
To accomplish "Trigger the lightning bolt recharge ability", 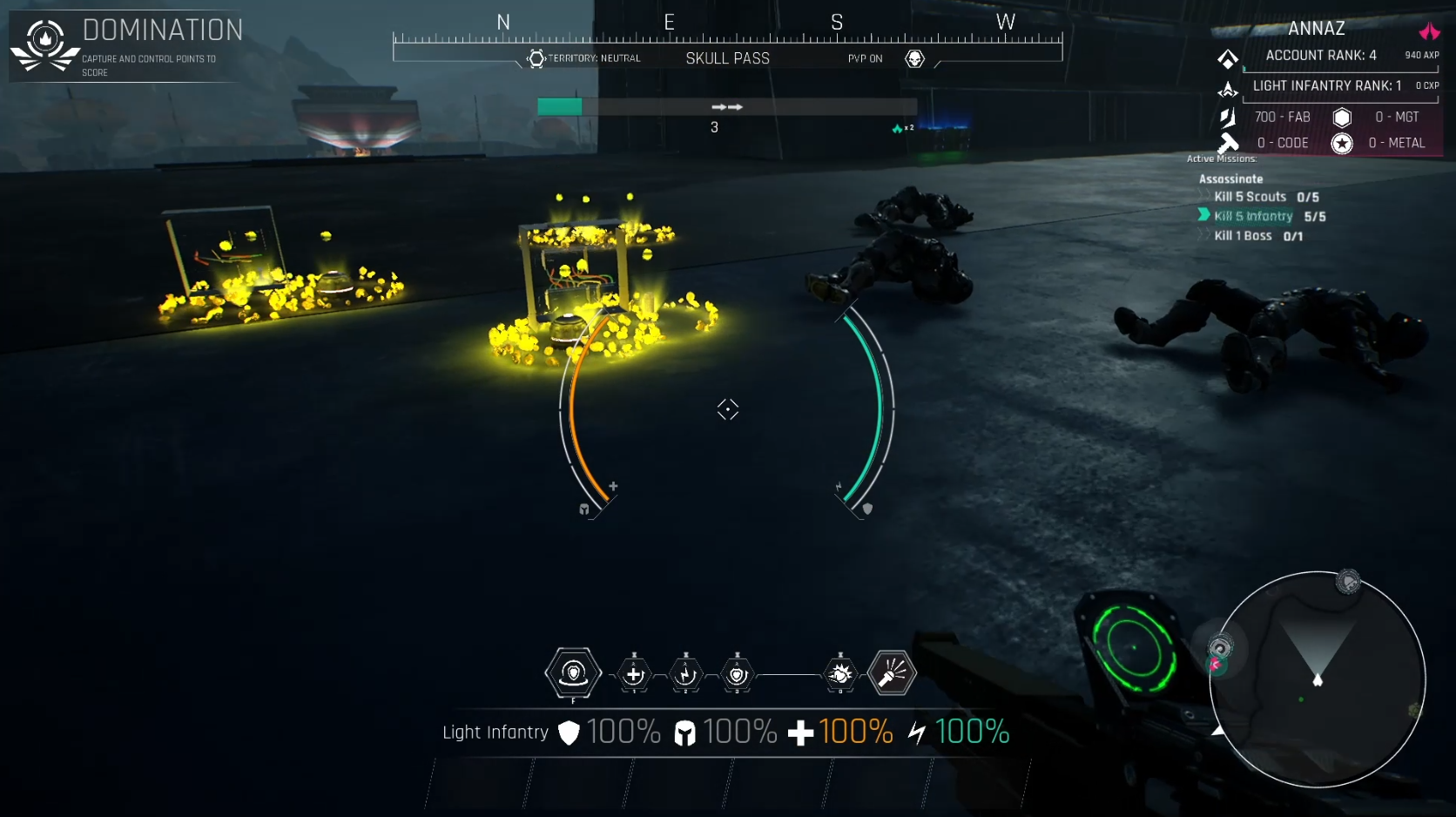I will 686,674.
